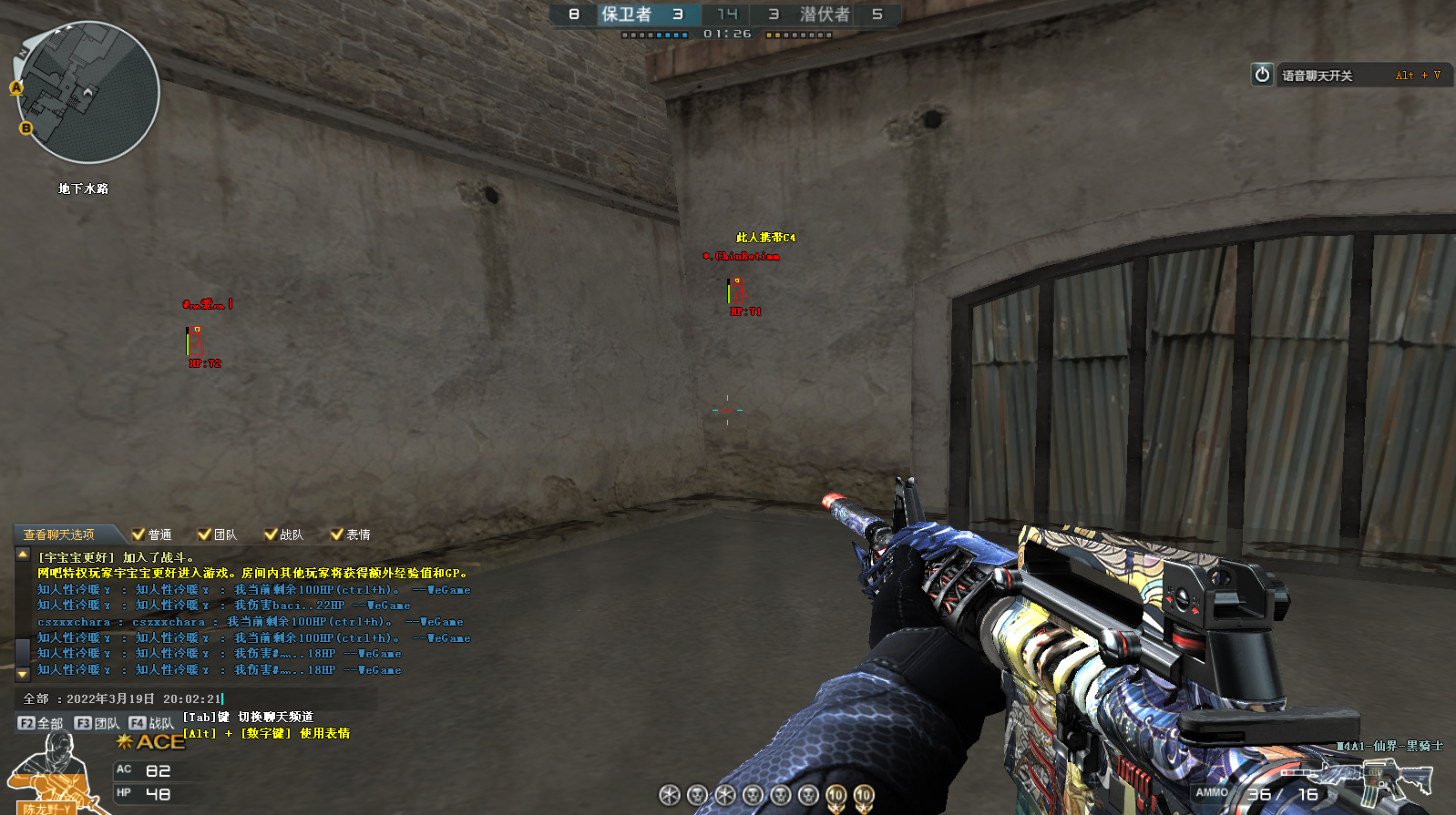Screen dimensions: 1456x815
Task: Click the circular minimap
Action: 88,92
